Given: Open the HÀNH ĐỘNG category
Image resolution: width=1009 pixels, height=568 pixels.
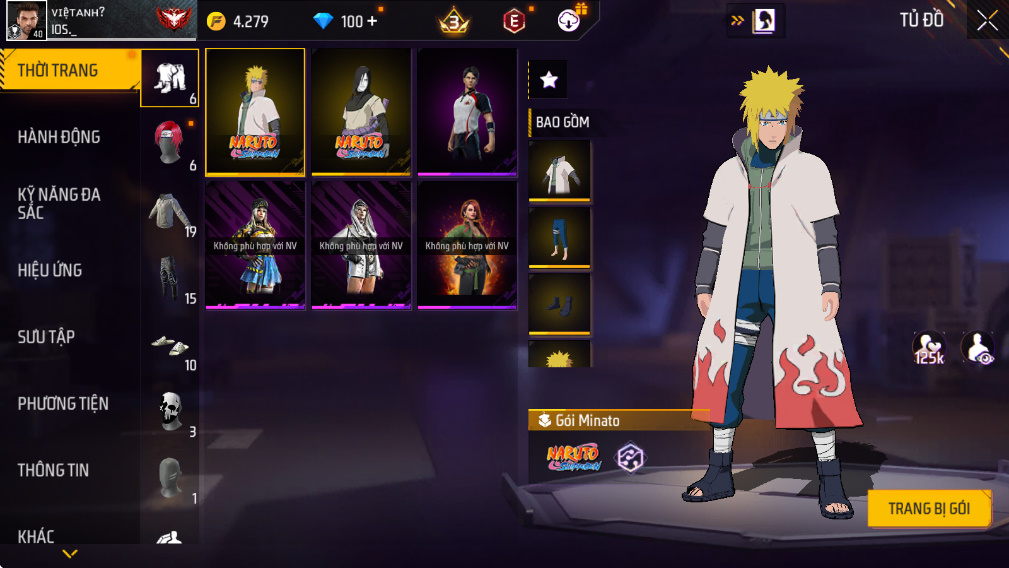Looking at the screenshot, I should 60,137.
